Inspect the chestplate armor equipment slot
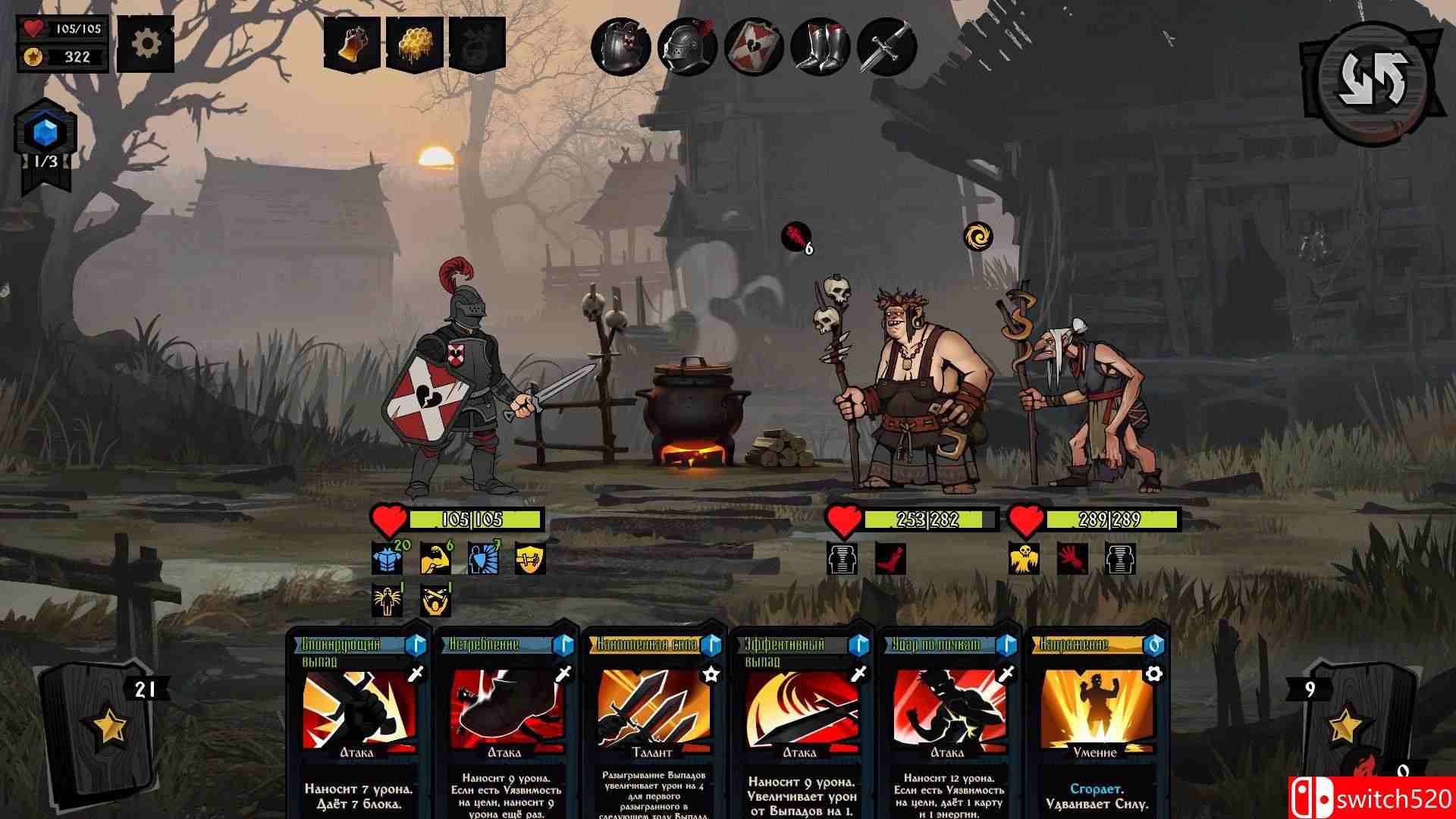Viewport: 1456px width, 819px height. pyautogui.click(x=621, y=47)
